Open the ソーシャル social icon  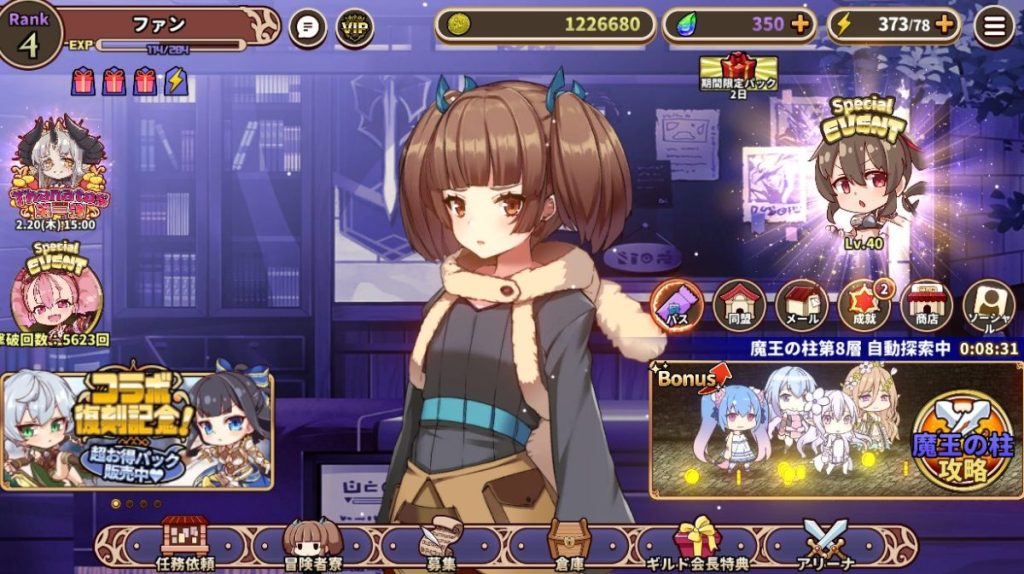click(988, 303)
